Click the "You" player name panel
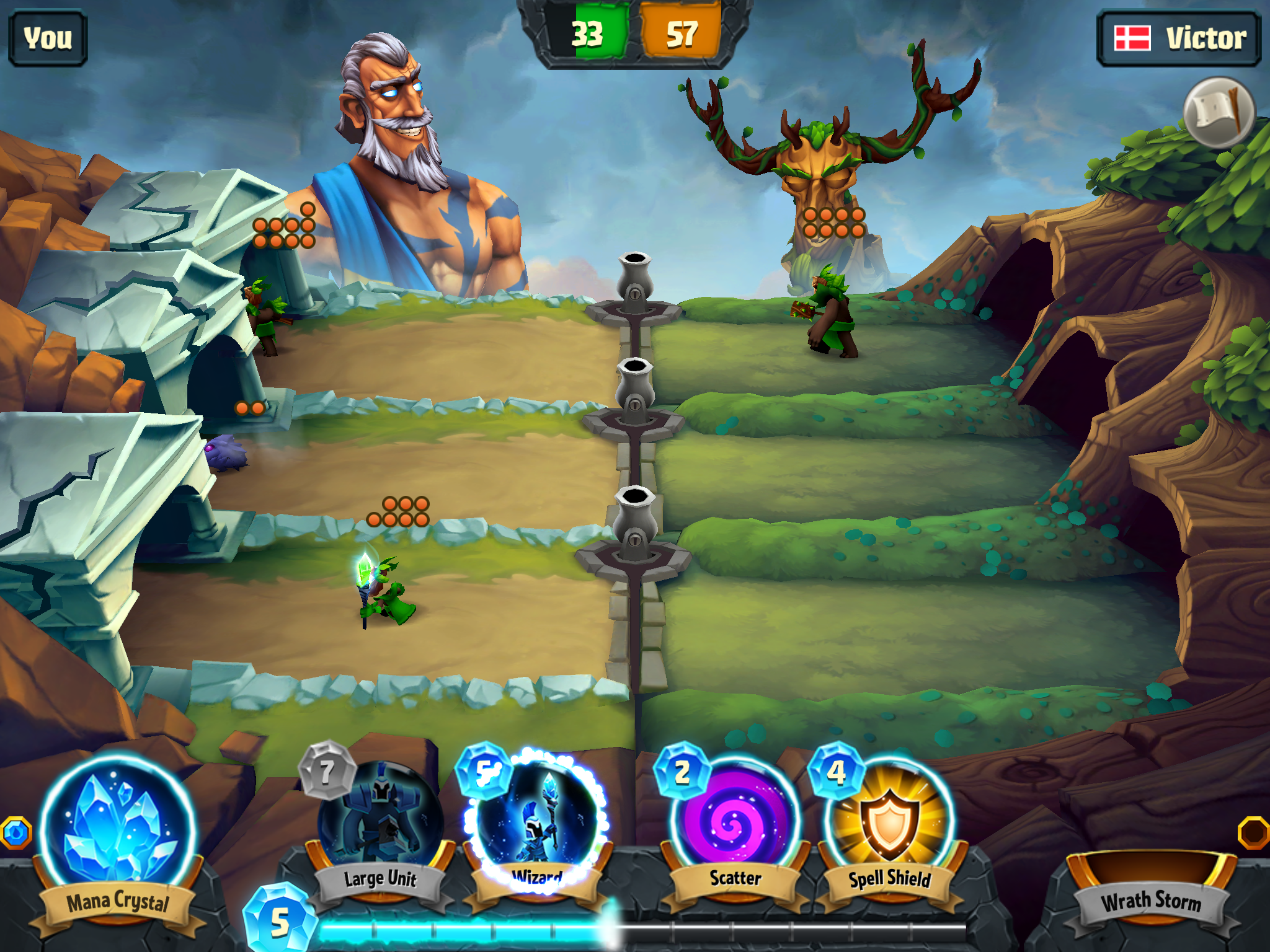 coord(48,38)
